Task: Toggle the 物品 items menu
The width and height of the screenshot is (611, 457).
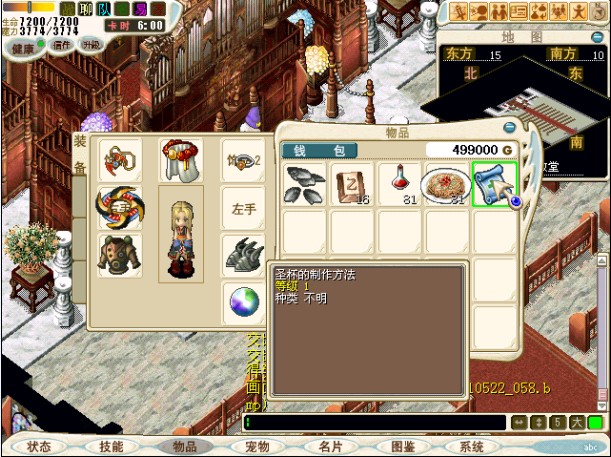Action: pyautogui.click(x=185, y=447)
